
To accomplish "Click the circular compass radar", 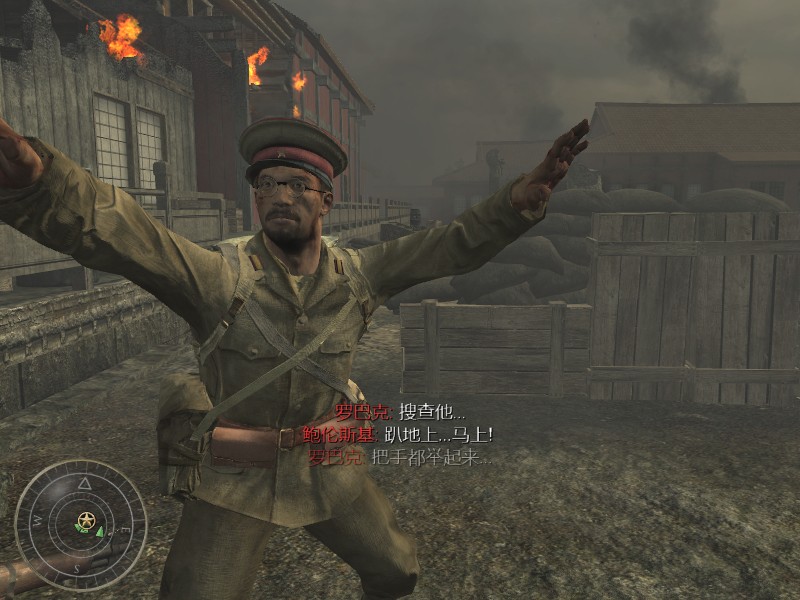I will [x=82, y=524].
